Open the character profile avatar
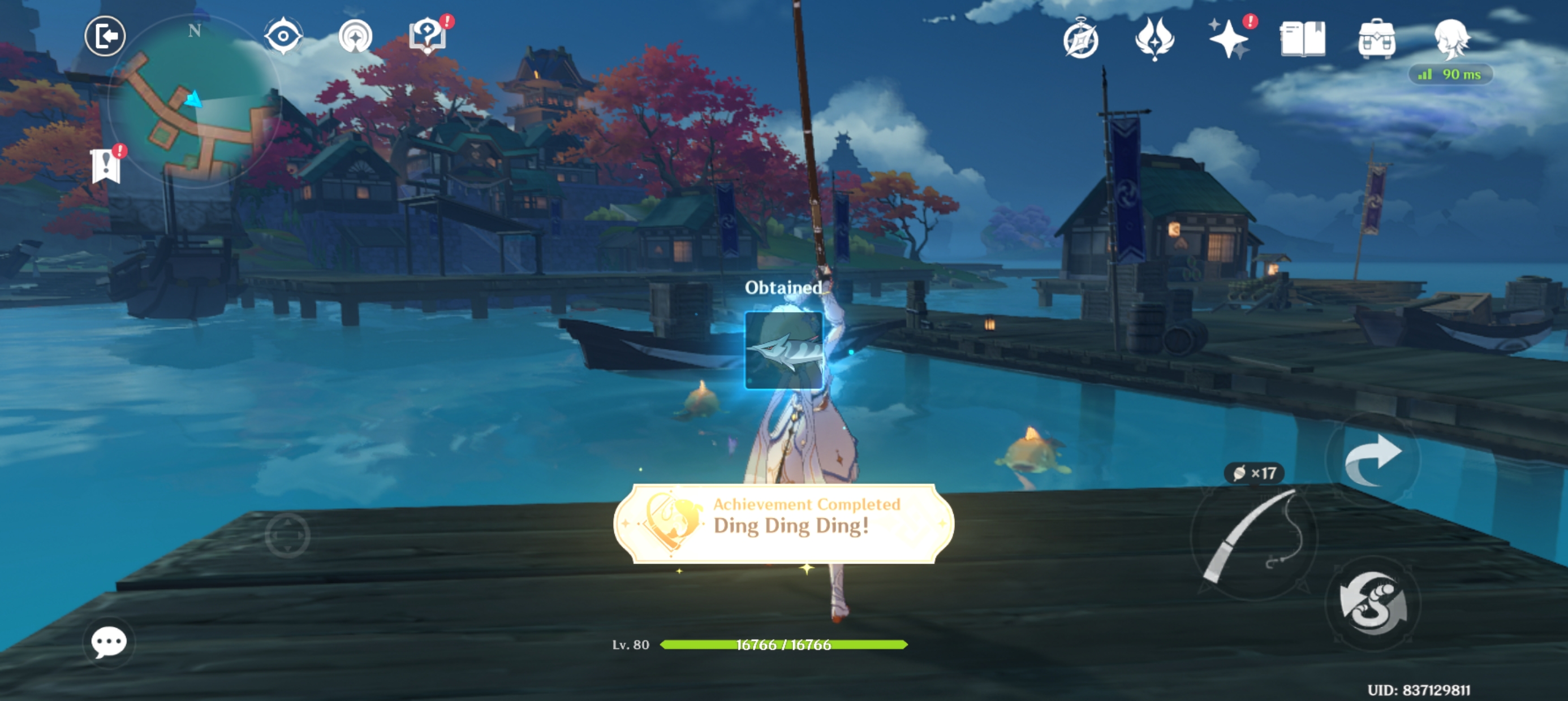 click(x=1454, y=39)
